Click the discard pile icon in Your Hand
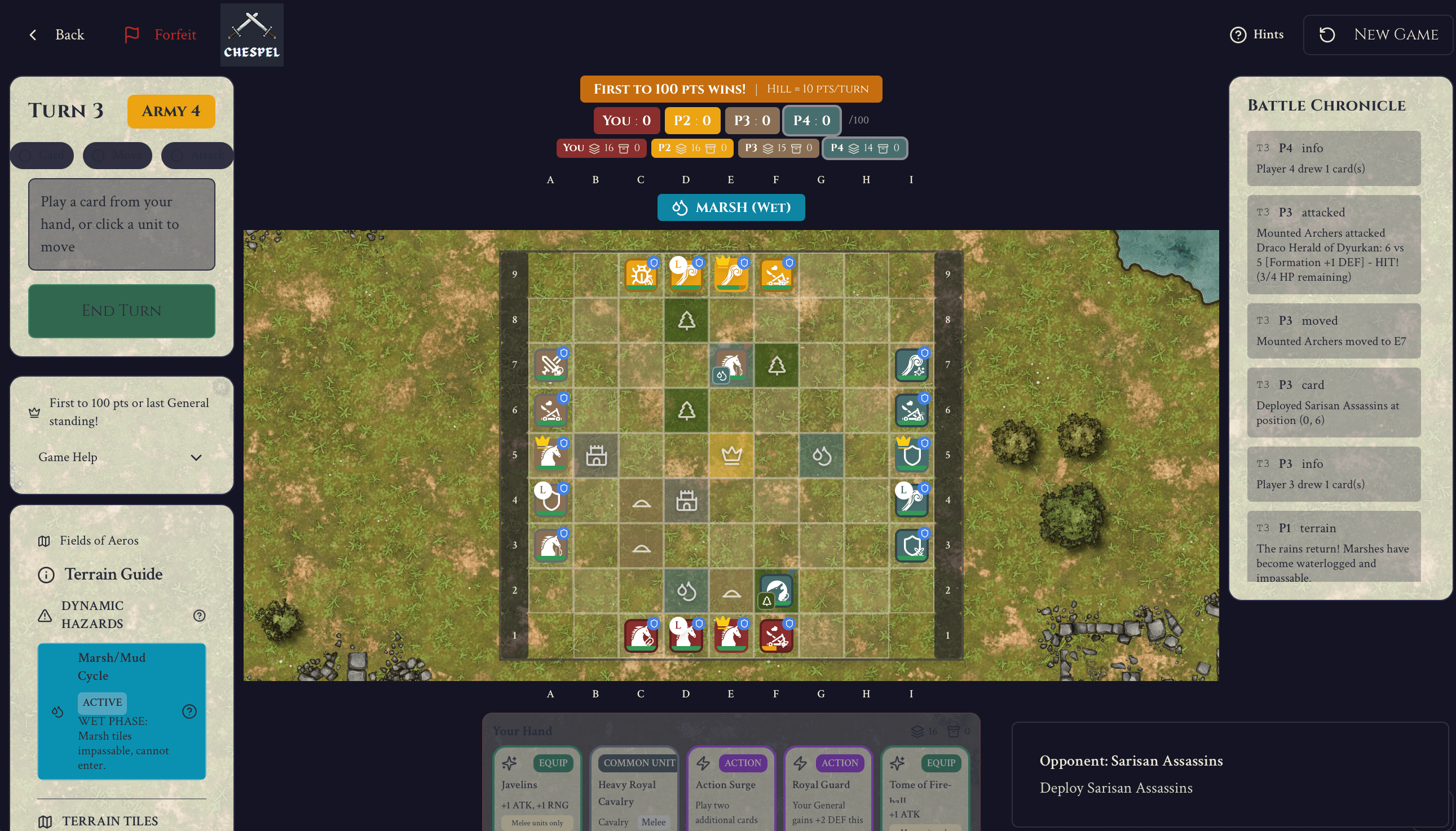 pos(953,731)
